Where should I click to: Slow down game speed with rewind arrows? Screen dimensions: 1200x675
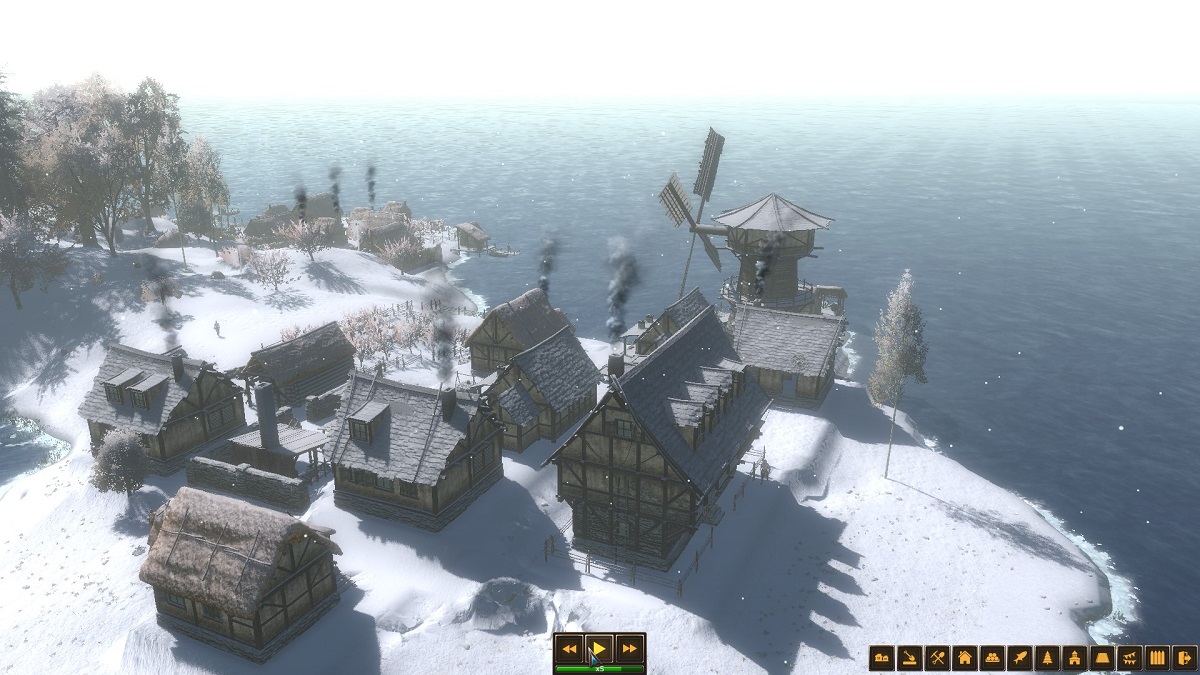click(x=569, y=647)
